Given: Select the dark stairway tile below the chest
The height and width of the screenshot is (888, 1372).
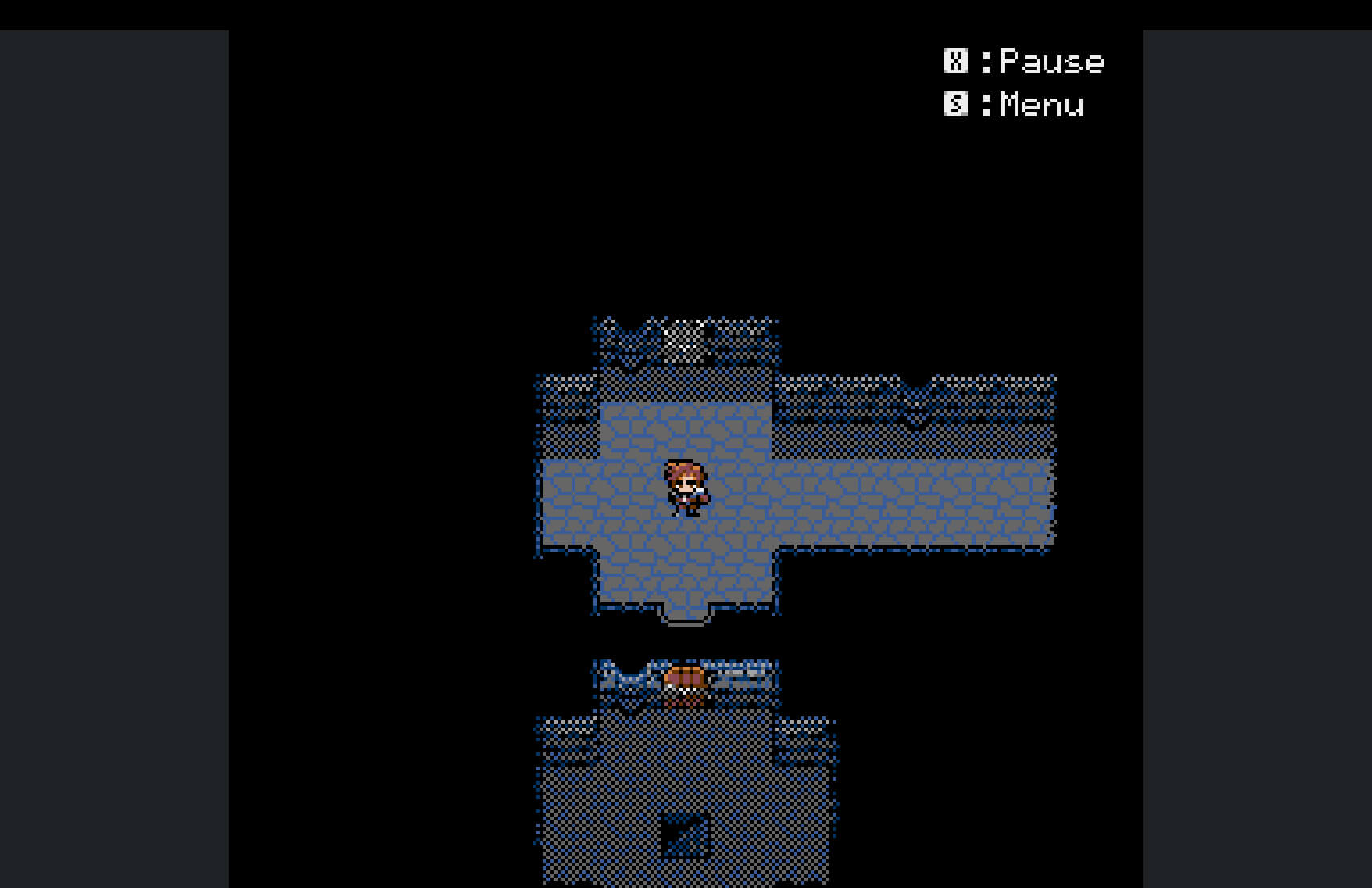Looking at the screenshot, I should pyautogui.click(x=686, y=834).
